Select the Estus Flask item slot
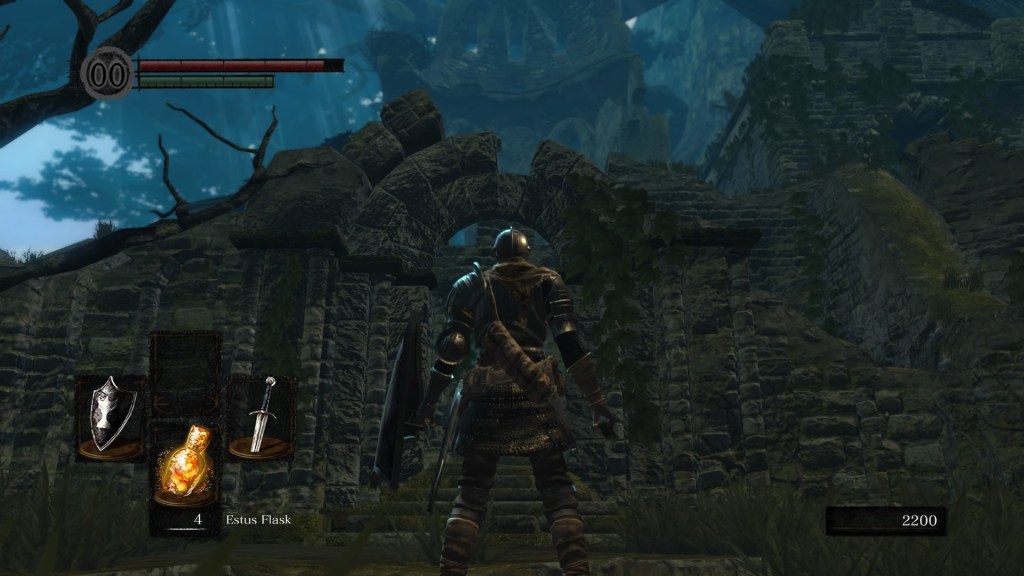The width and height of the screenshot is (1024, 576). point(185,466)
